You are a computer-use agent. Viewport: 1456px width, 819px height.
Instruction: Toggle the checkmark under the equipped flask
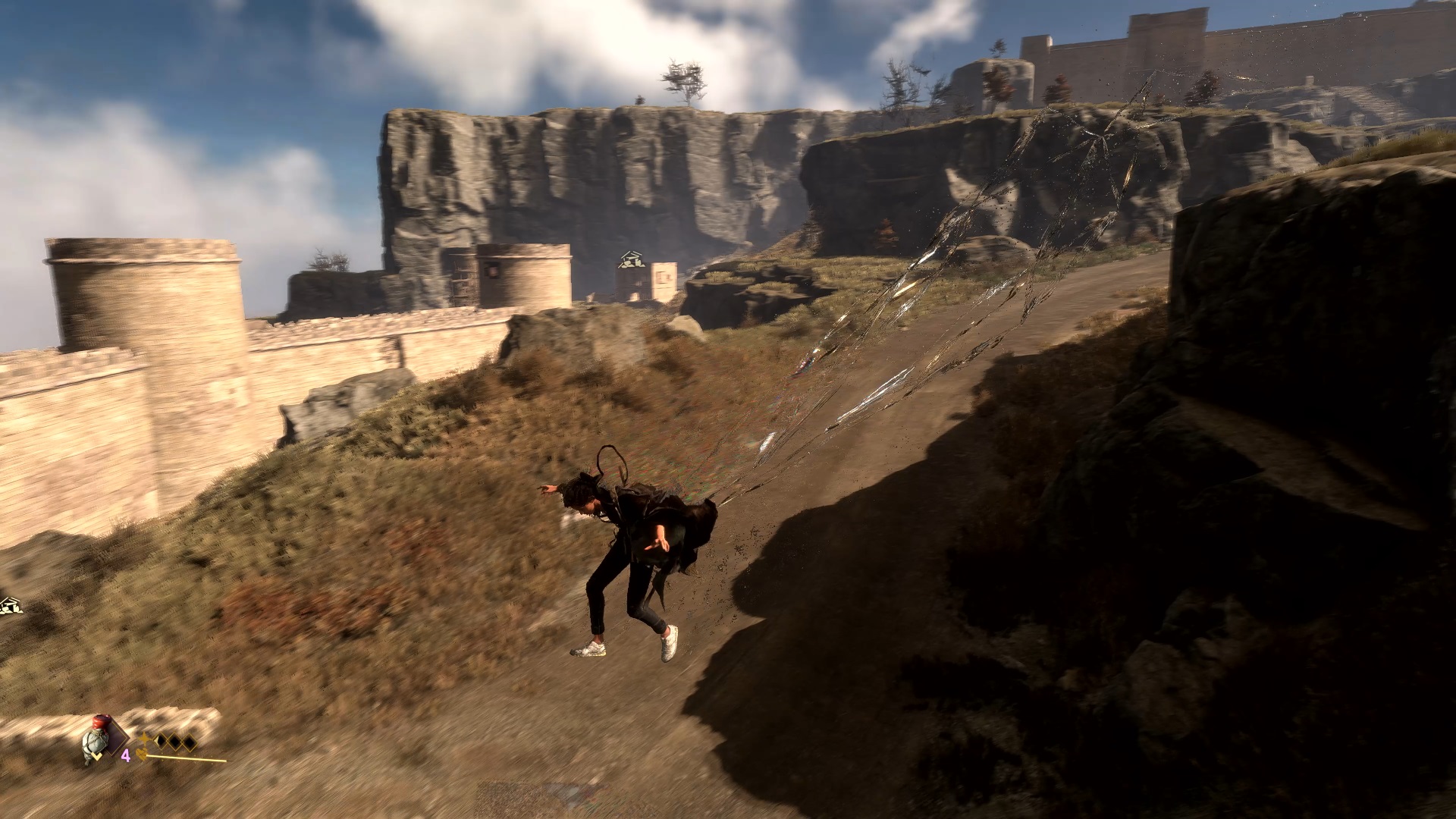coord(96,756)
